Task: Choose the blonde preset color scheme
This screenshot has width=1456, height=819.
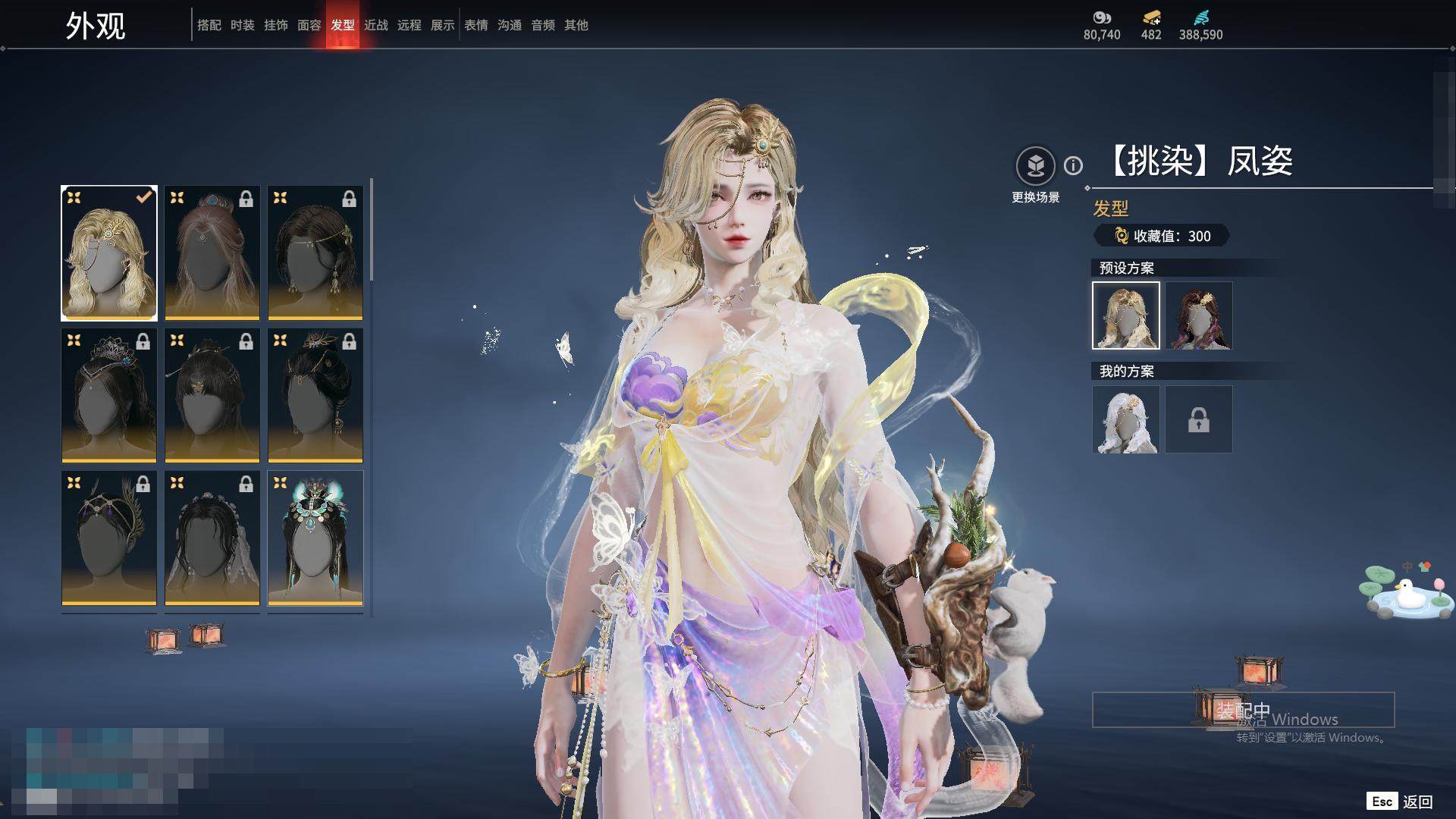Action: (x=1125, y=315)
